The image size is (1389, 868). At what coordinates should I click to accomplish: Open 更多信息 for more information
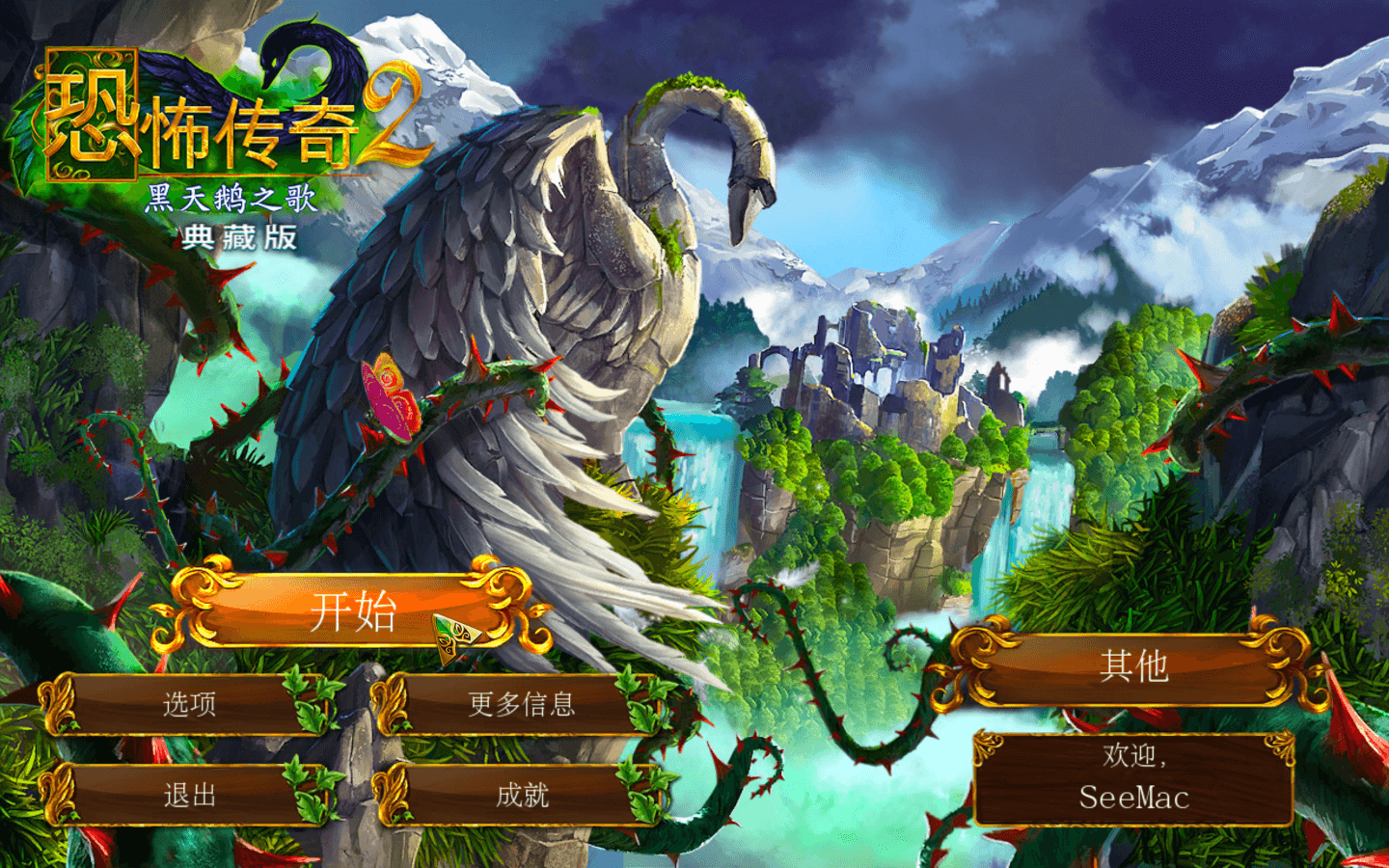tap(521, 705)
